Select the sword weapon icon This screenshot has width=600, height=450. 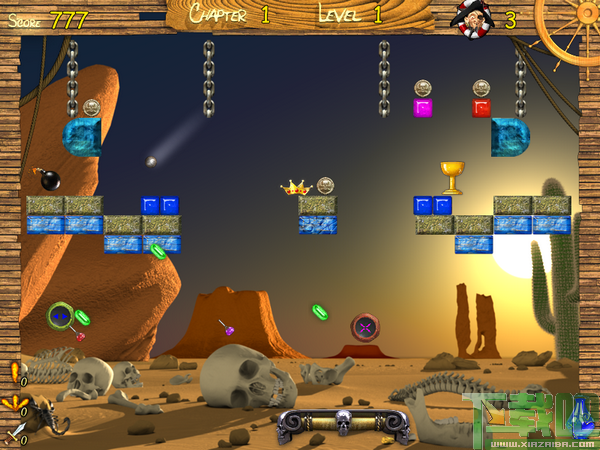(x=14, y=434)
